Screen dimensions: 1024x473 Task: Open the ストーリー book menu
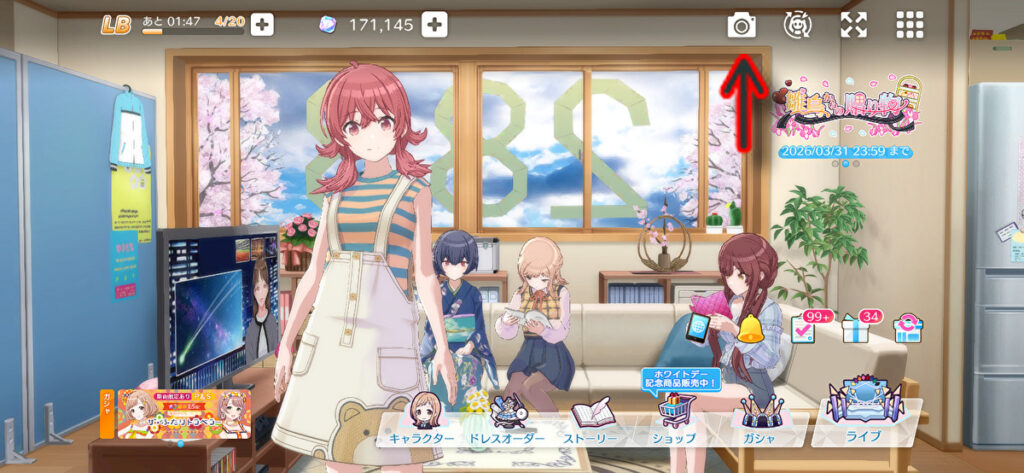(x=593, y=420)
